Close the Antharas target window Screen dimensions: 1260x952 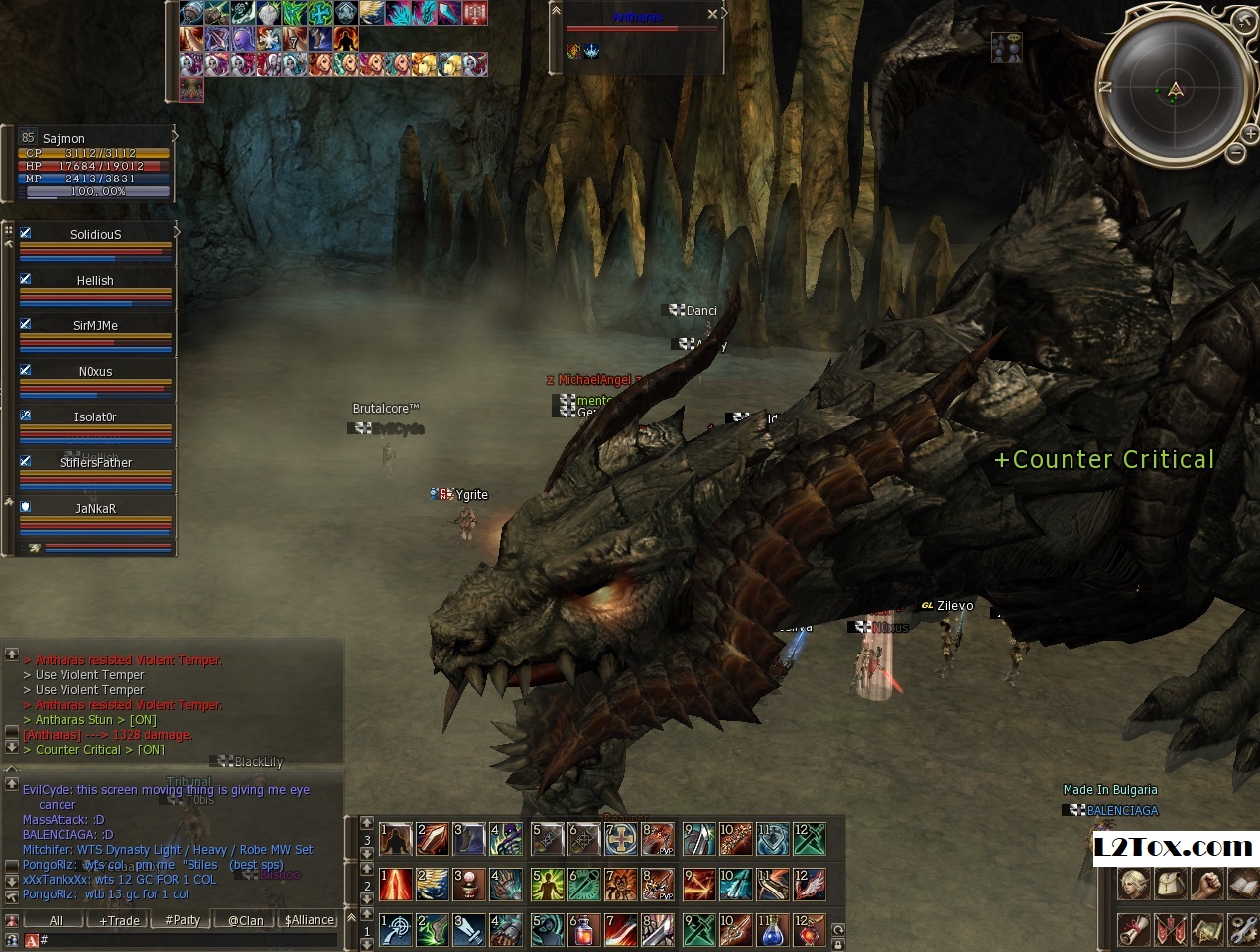coord(712,14)
